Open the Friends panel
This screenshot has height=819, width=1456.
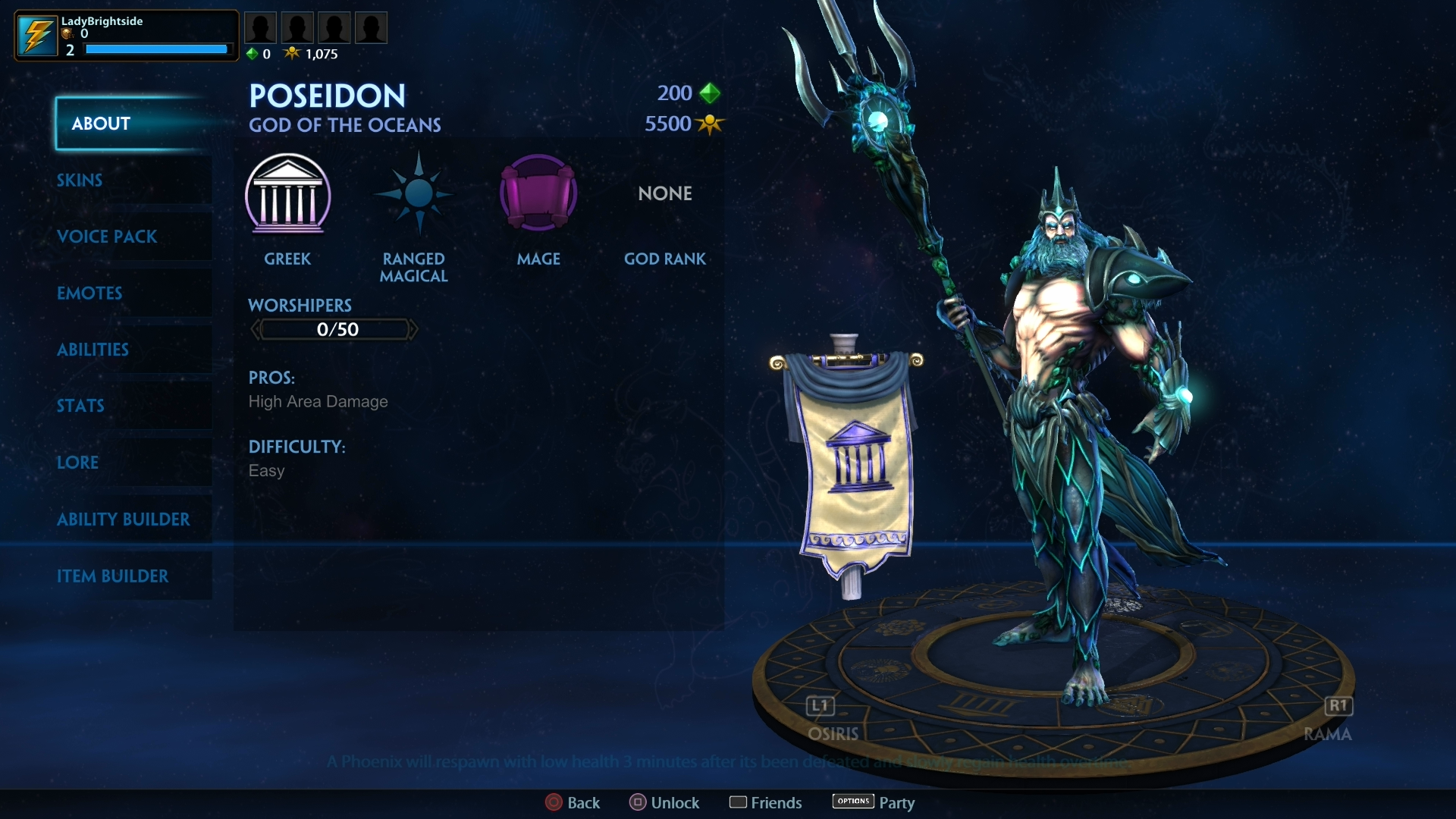tap(765, 802)
